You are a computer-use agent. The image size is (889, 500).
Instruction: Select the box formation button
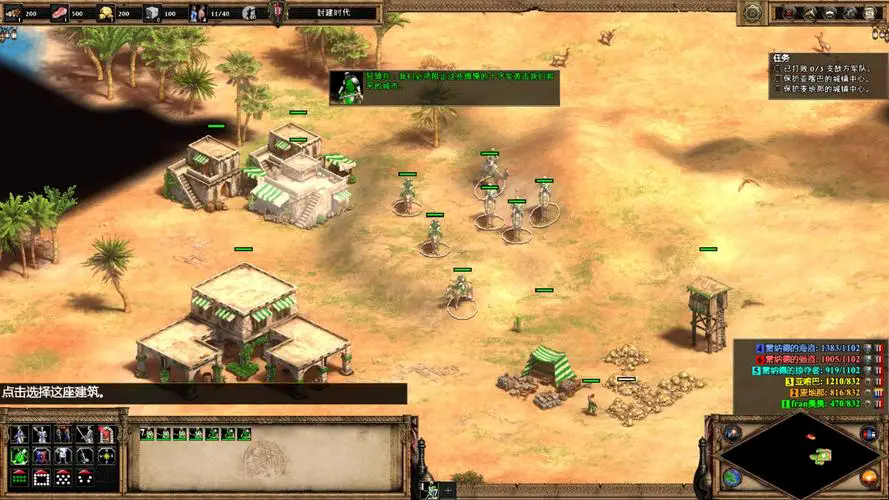[x=41, y=477]
